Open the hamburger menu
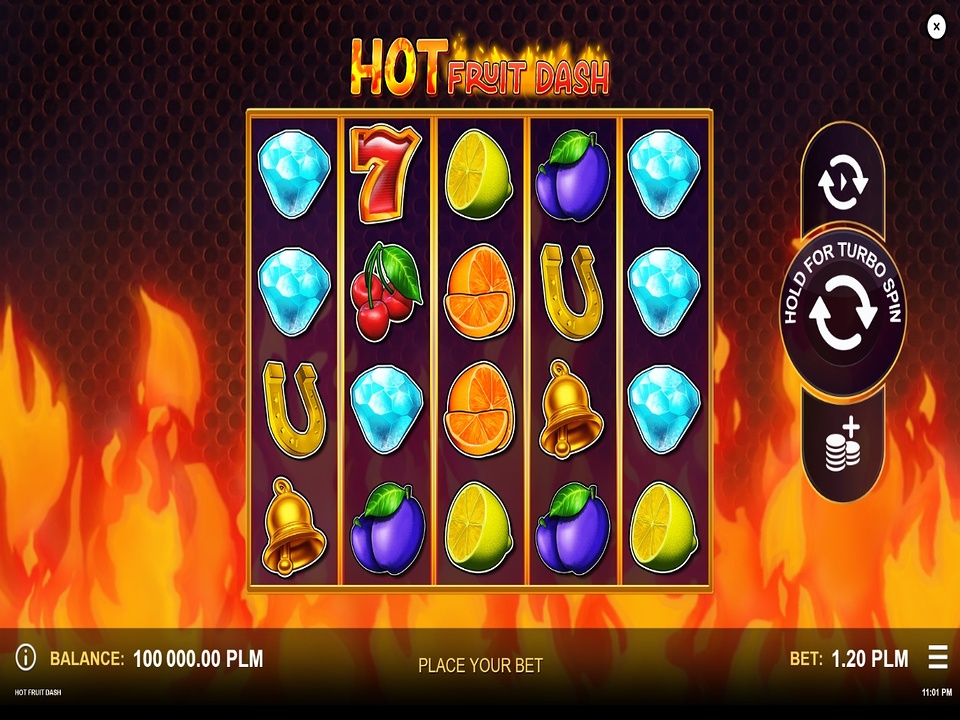 click(937, 657)
